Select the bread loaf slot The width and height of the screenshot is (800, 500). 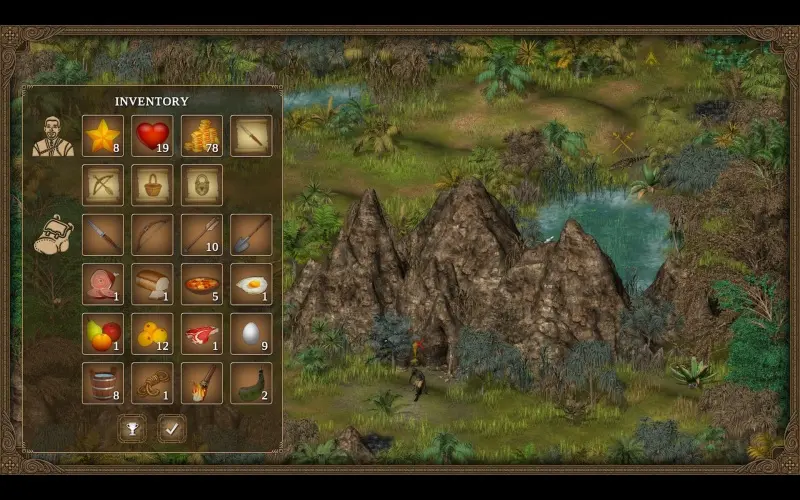coord(152,284)
